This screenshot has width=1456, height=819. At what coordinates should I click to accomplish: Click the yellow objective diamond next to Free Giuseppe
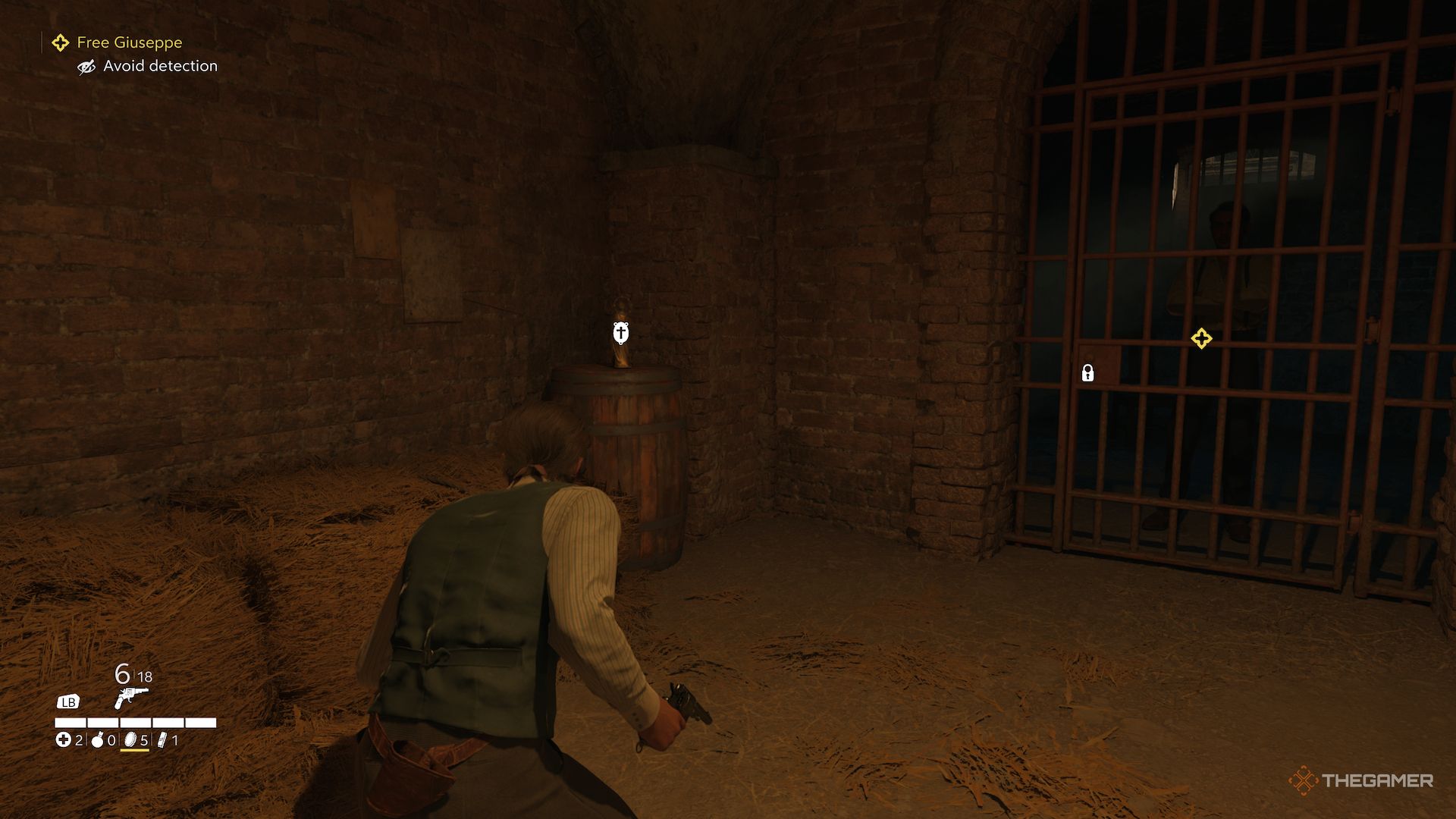click(59, 42)
